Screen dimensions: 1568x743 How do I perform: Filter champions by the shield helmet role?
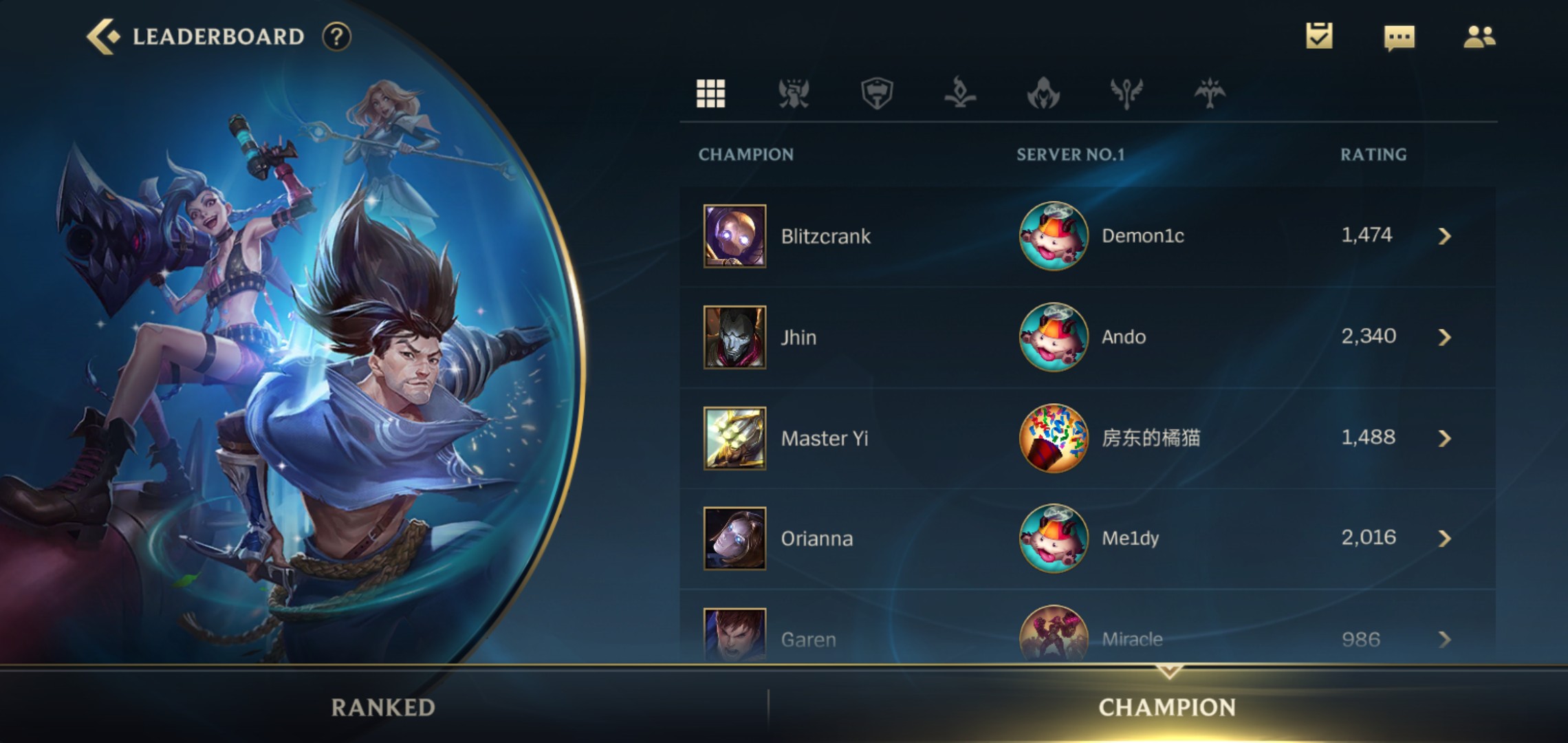coord(877,94)
